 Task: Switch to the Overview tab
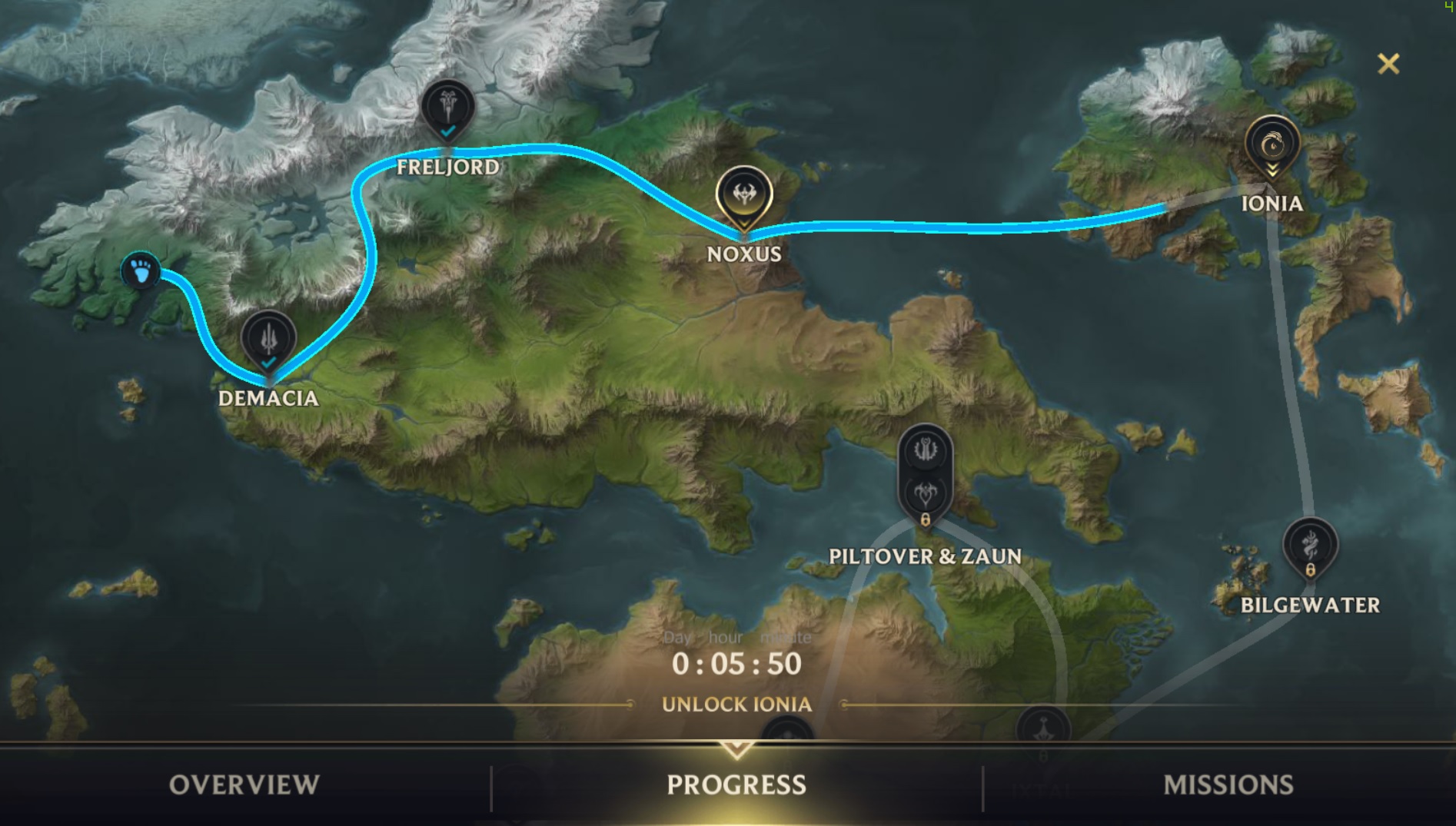coord(244,785)
